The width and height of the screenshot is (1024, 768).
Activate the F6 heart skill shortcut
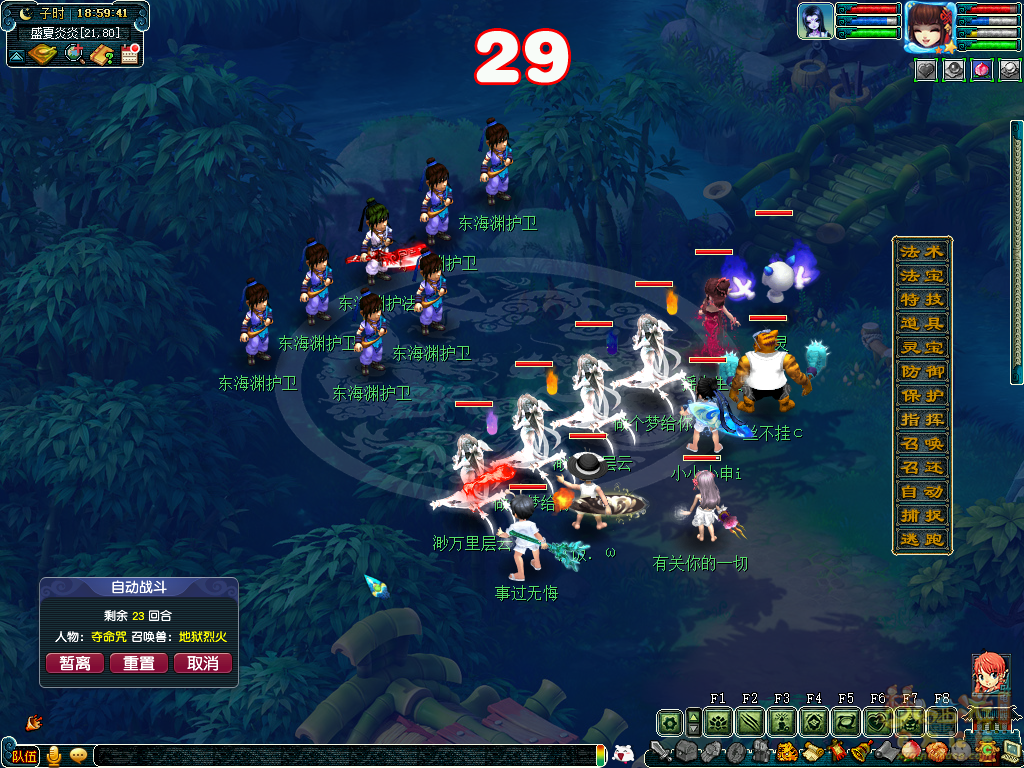pyautogui.click(x=878, y=721)
